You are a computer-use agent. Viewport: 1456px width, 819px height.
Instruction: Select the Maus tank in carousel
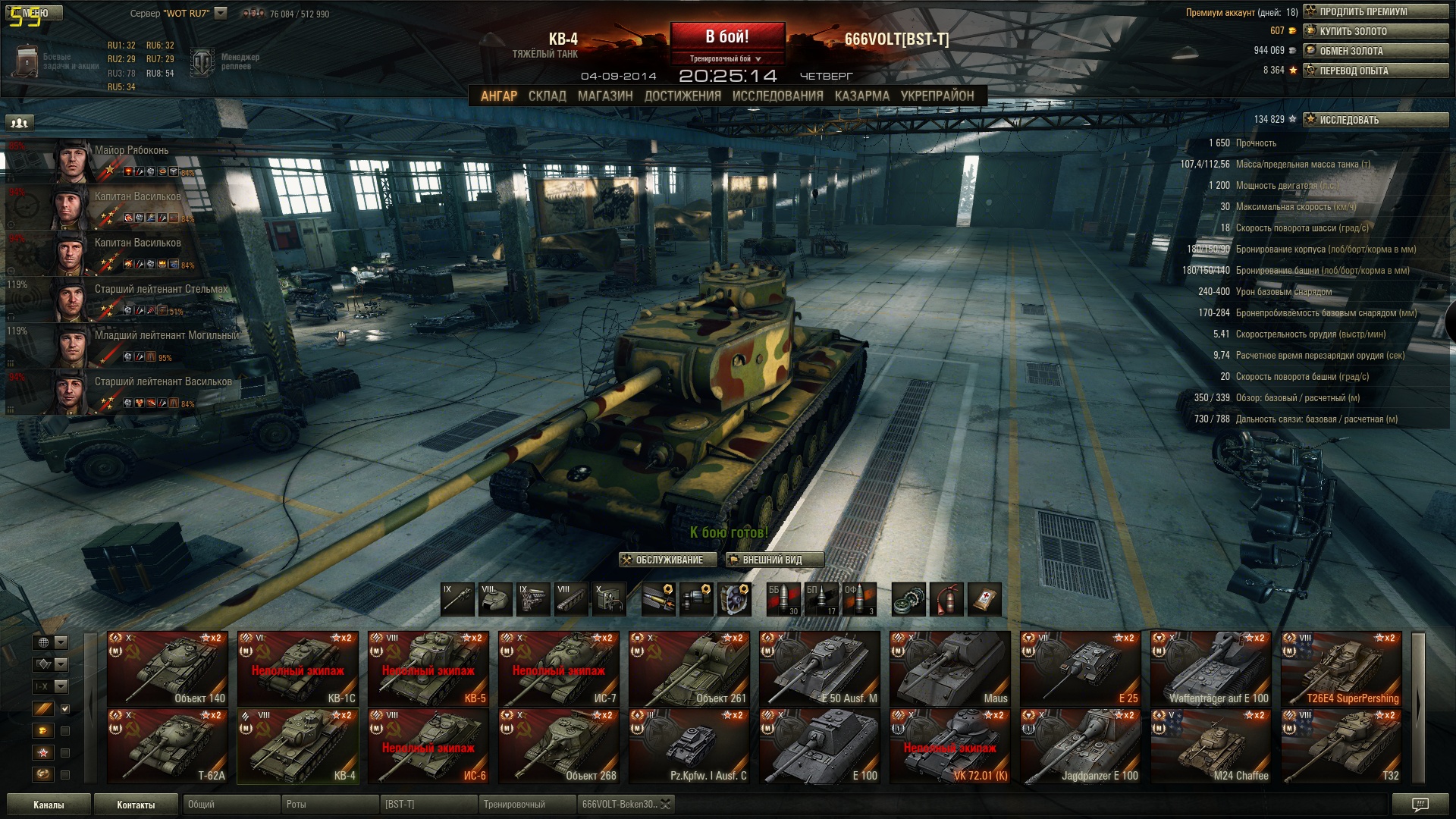(949, 669)
